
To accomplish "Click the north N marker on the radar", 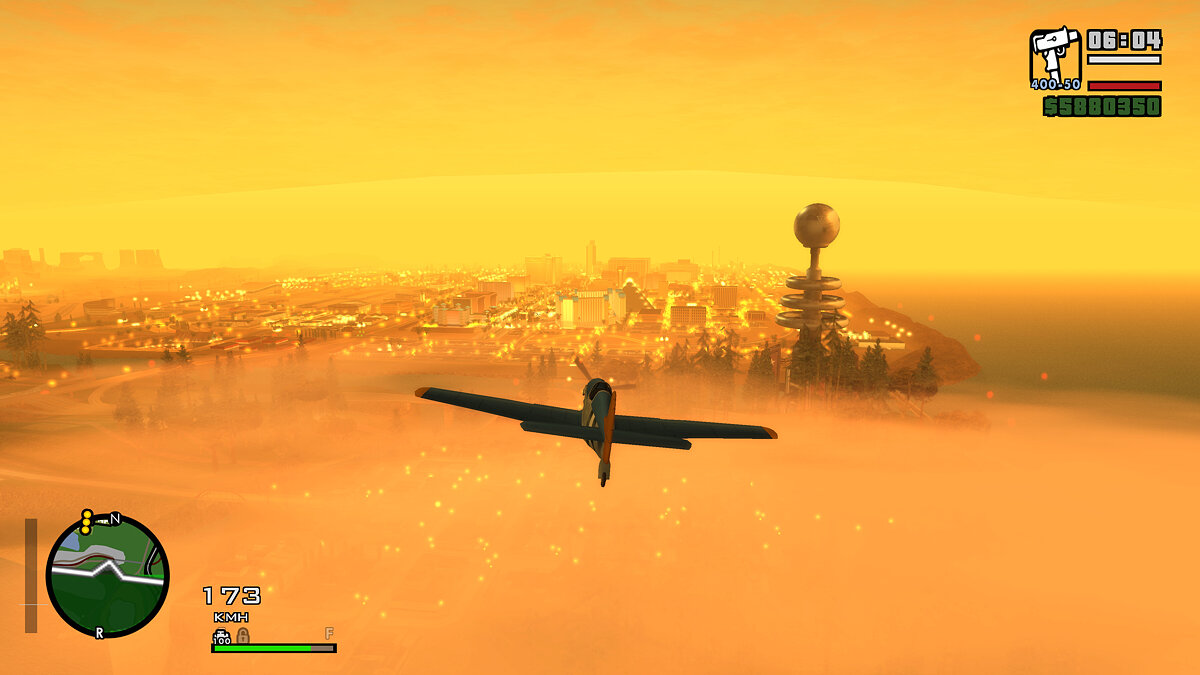I will [115, 519].
